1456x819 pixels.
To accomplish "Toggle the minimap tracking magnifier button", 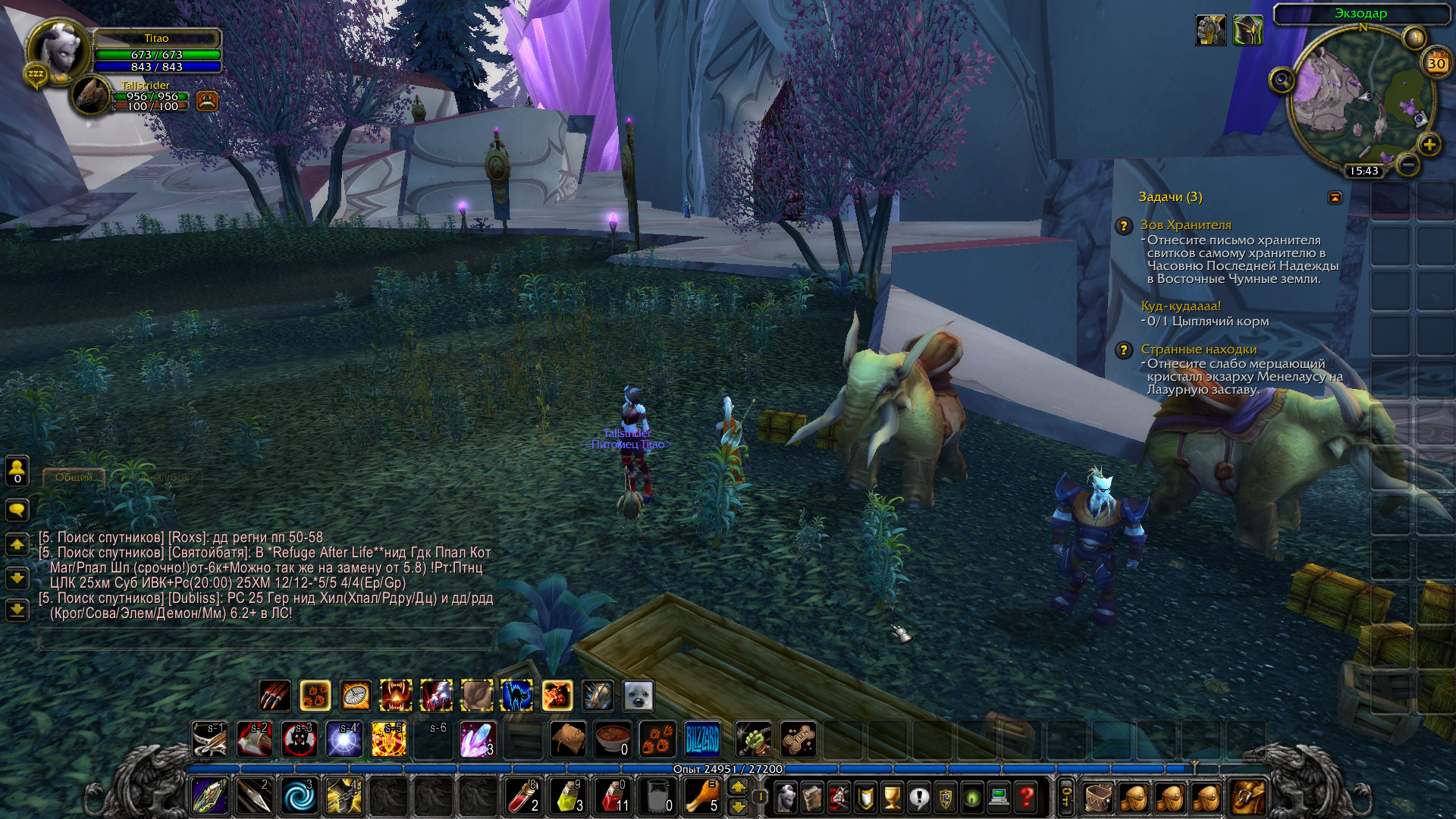I will pos(1282,79).
